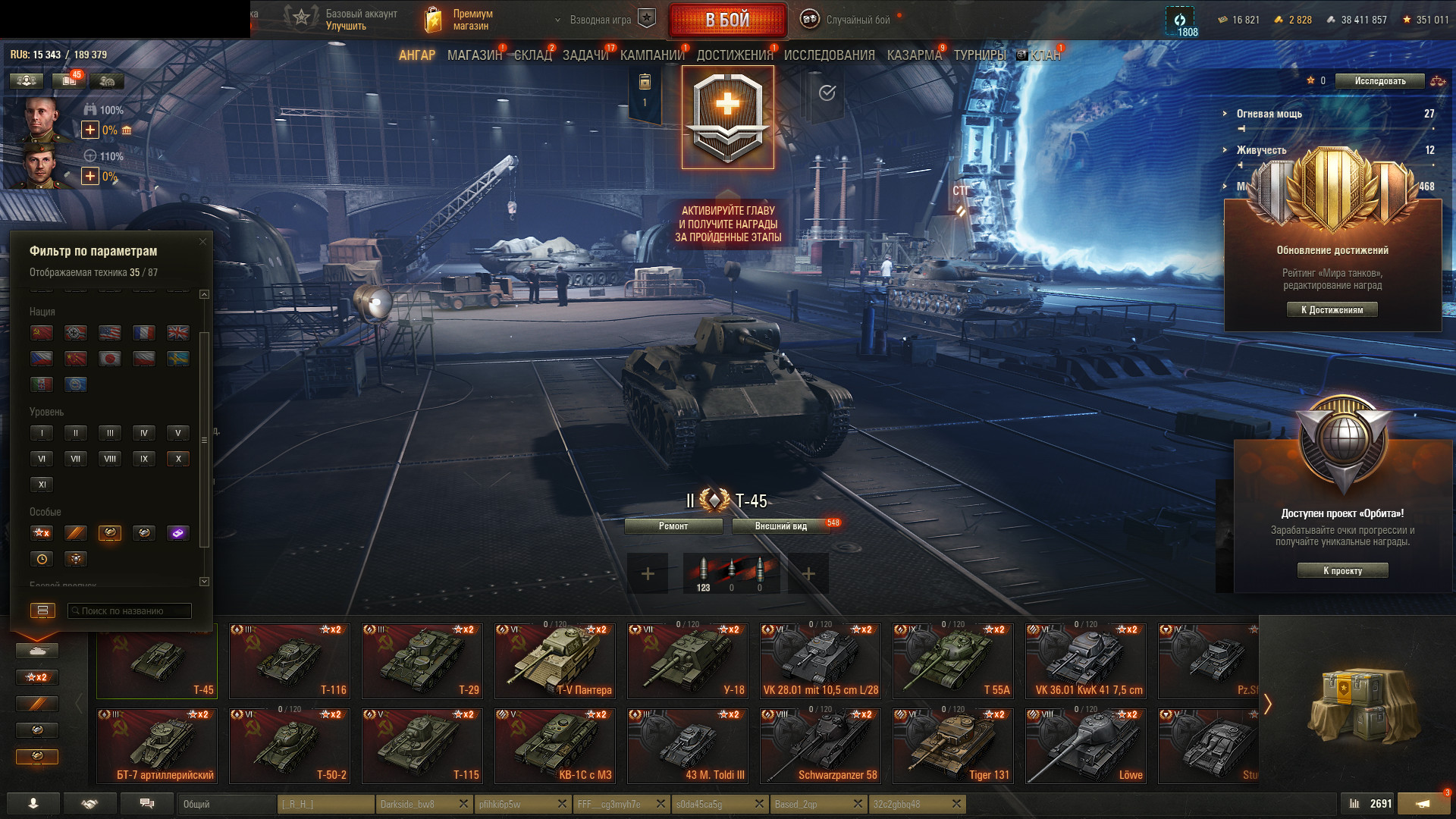This screenshot has height=819, width=1456.
Task: Click the Ремонт button
Action: (673, 526)
